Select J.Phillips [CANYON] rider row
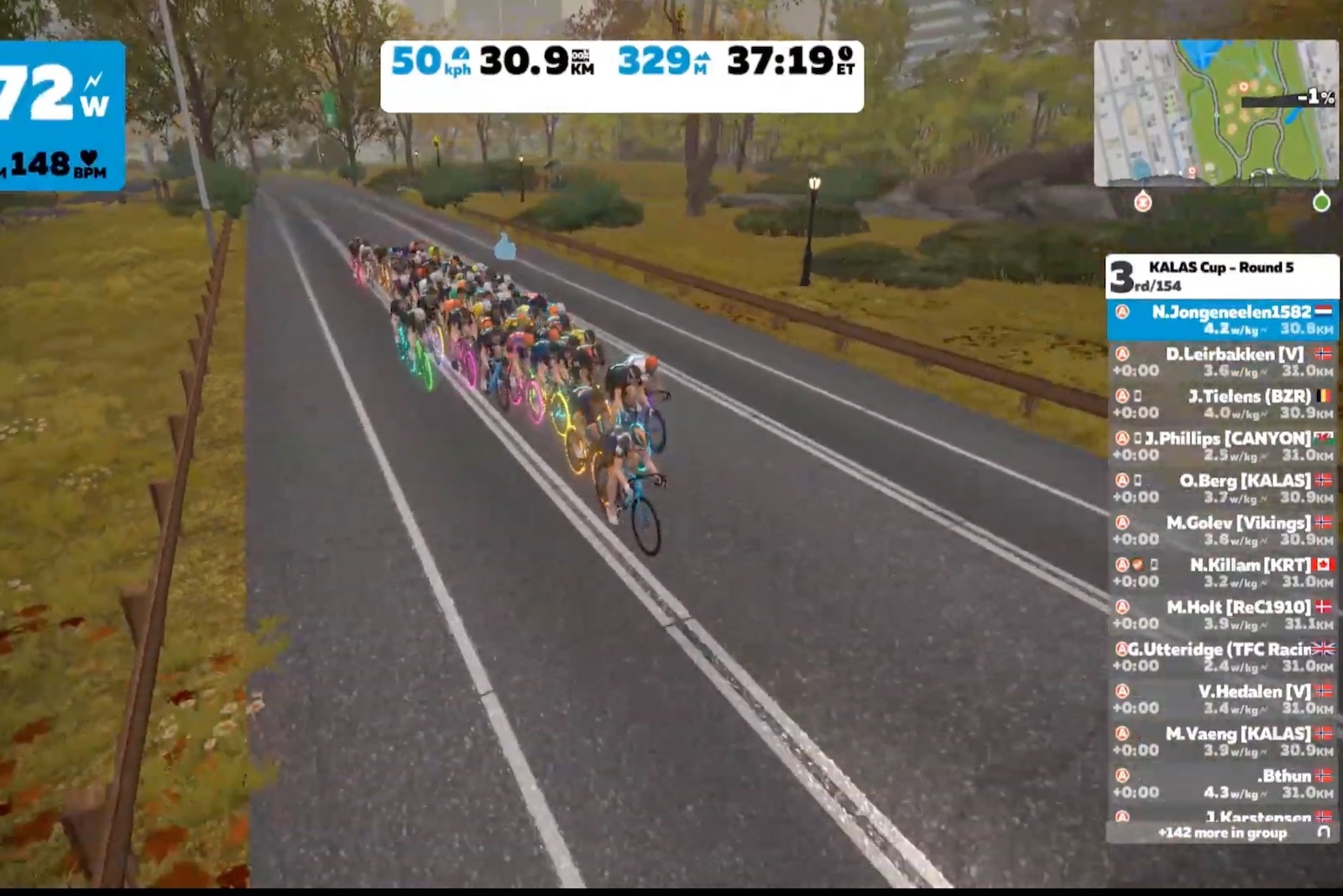Screen dimensions: 1343x896 pyautogui.click(x=1222, y=445)
